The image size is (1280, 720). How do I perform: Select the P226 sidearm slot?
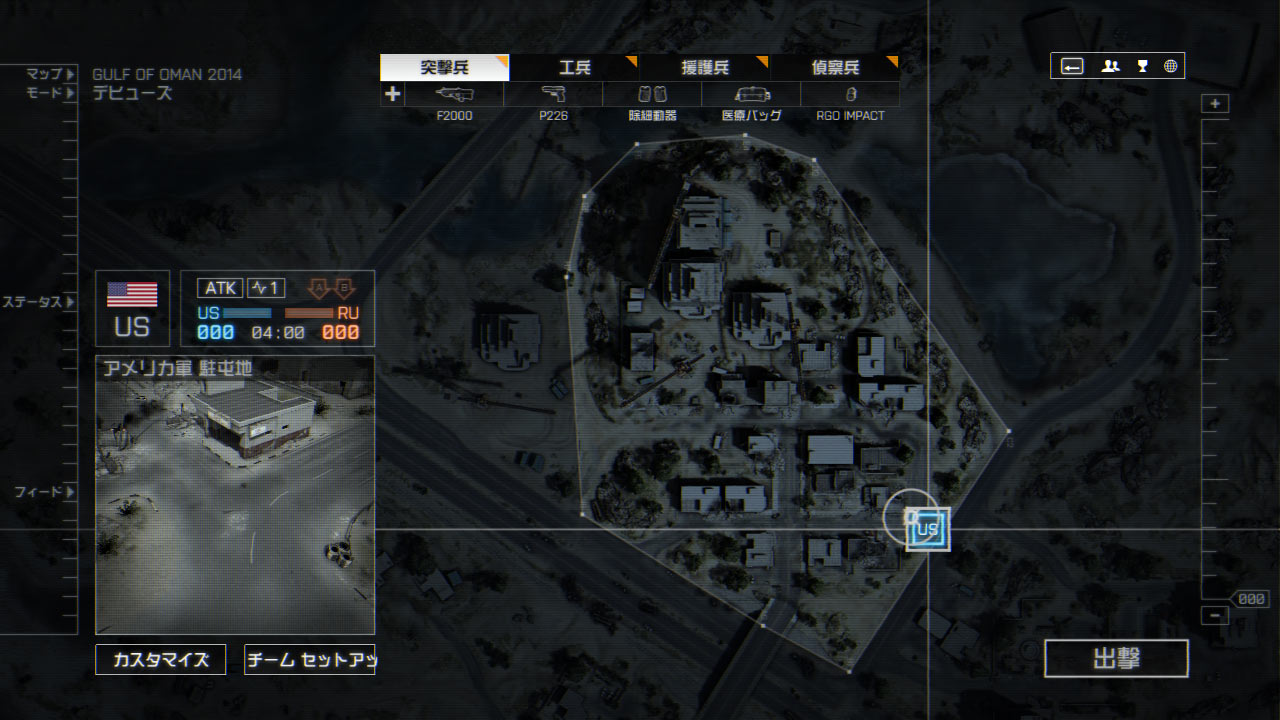coord(553,95)
